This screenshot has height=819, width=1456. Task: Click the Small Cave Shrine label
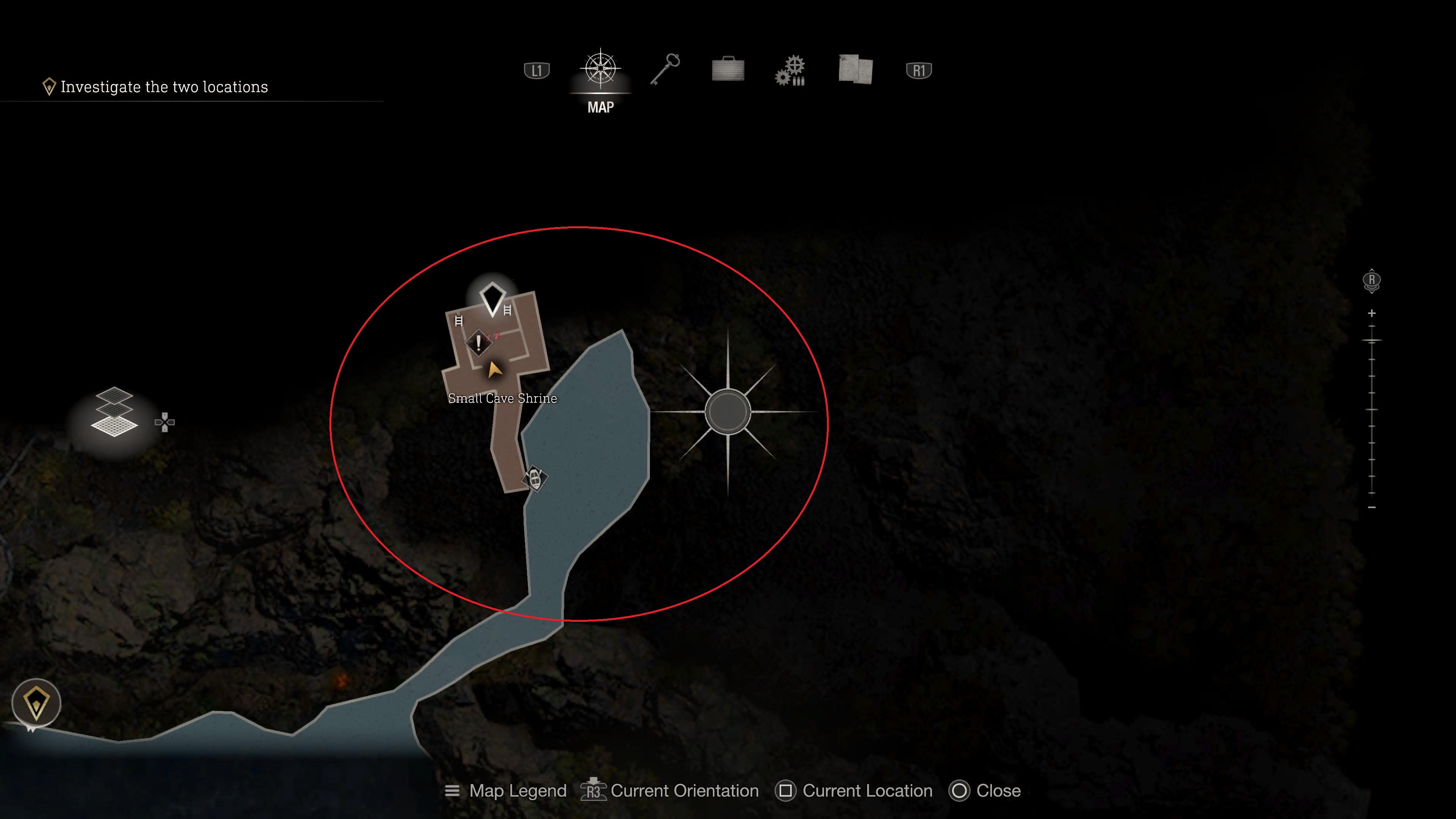point(502,398)
